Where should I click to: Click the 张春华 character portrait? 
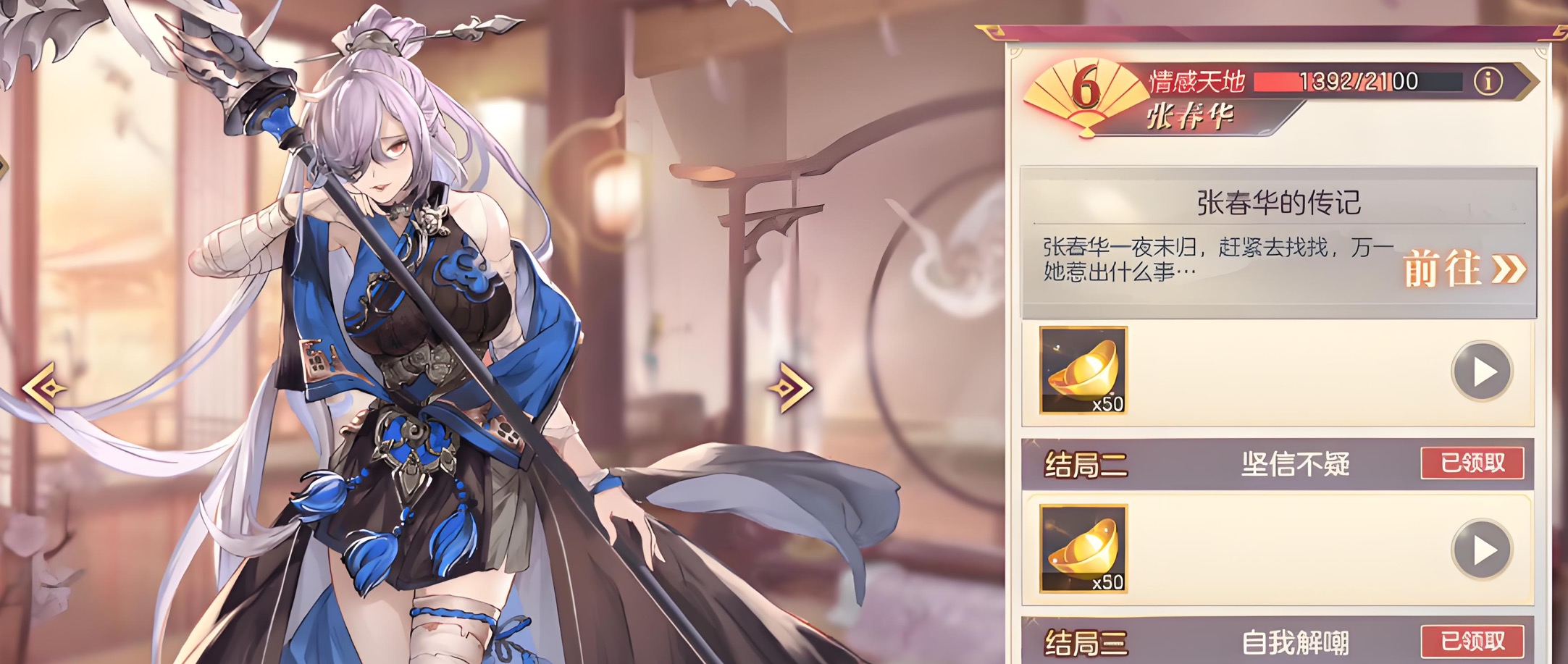click(413, 326)
